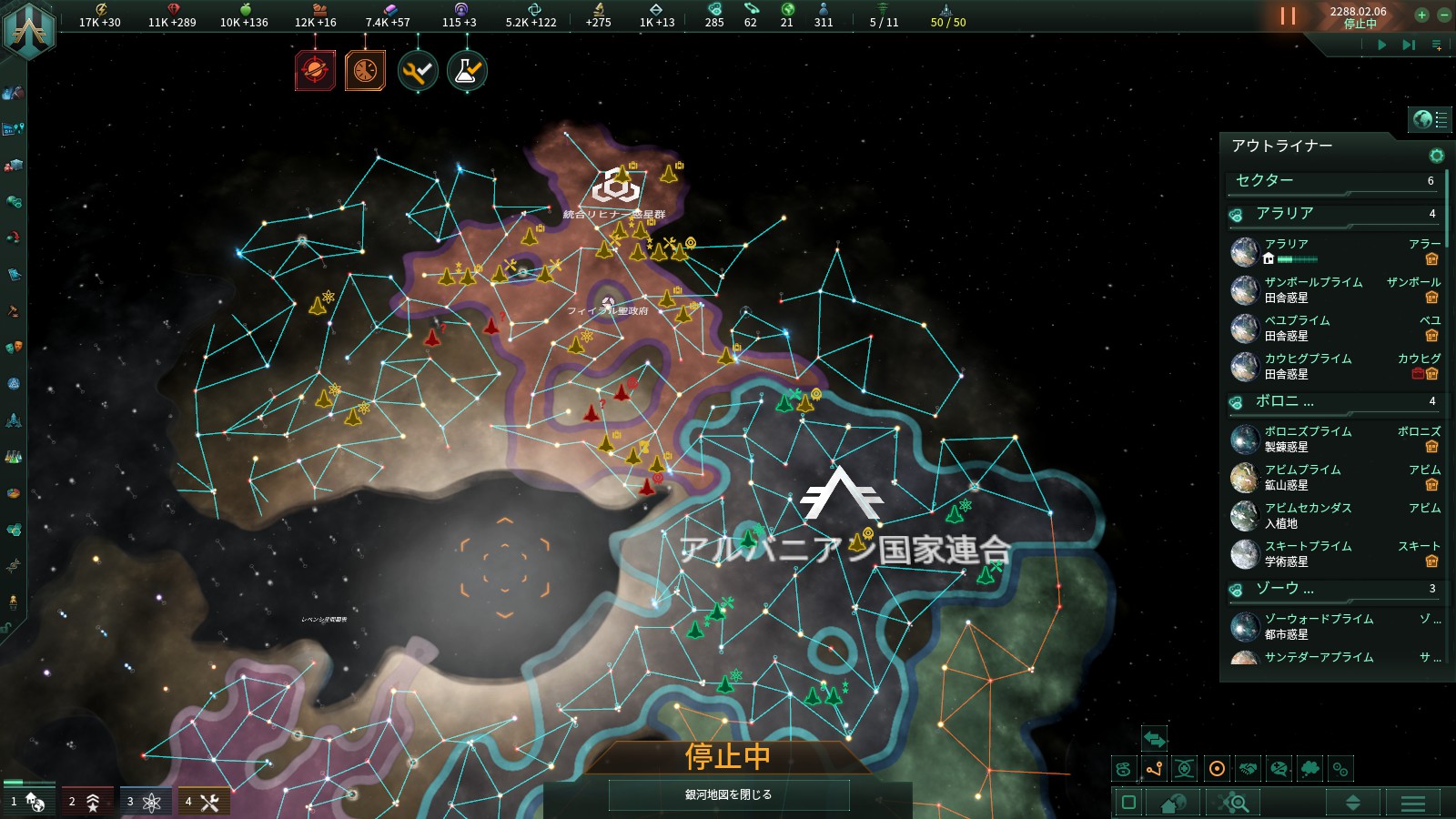1456x819 pixels.
Task: Decrease game speed with the minus button
Action: point(1443,15)
